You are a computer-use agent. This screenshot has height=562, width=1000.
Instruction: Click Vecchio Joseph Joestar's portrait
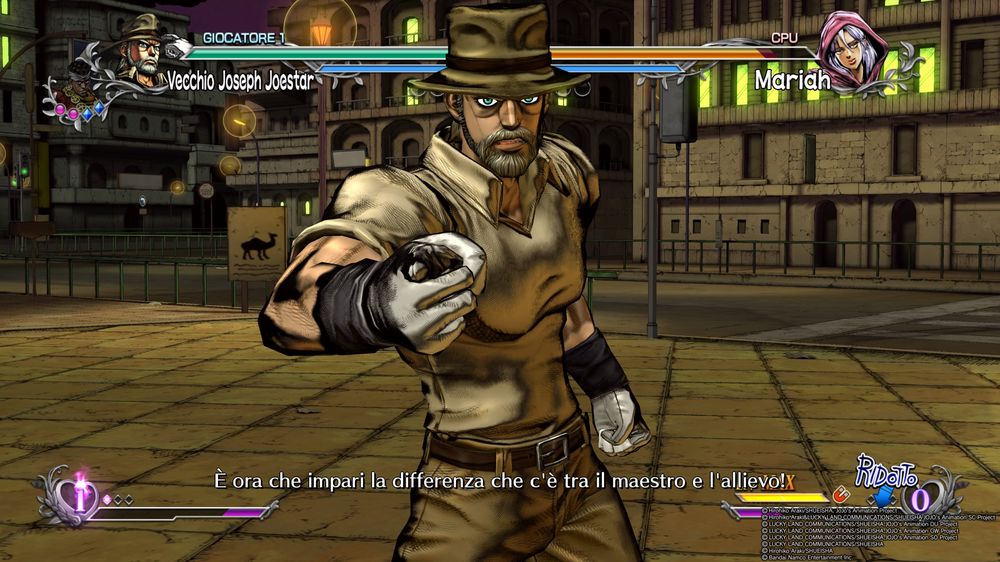(139, 54)
